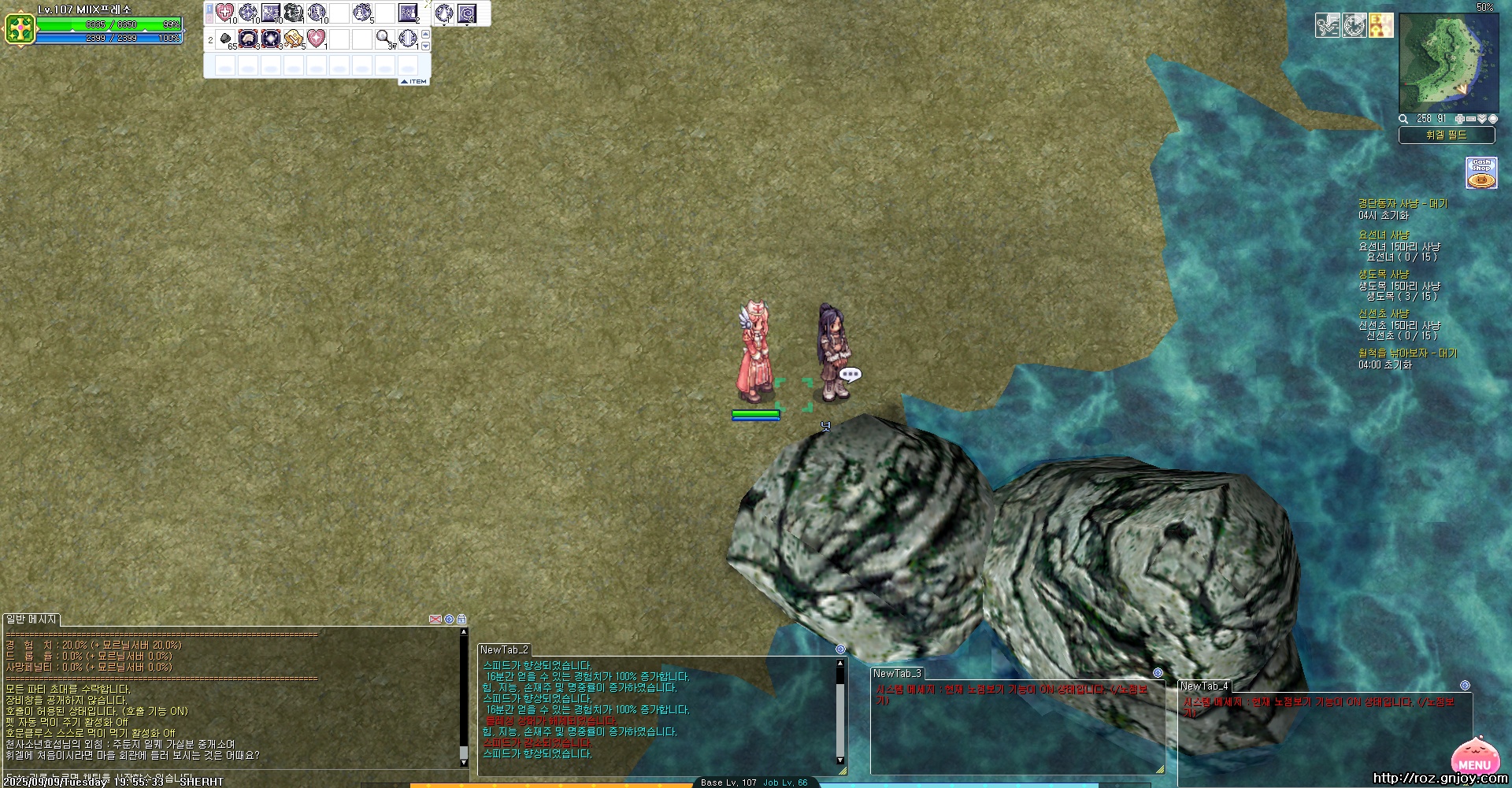Click the hotbar page down arrow
The image size is (1512, 788).
(426, 46)
